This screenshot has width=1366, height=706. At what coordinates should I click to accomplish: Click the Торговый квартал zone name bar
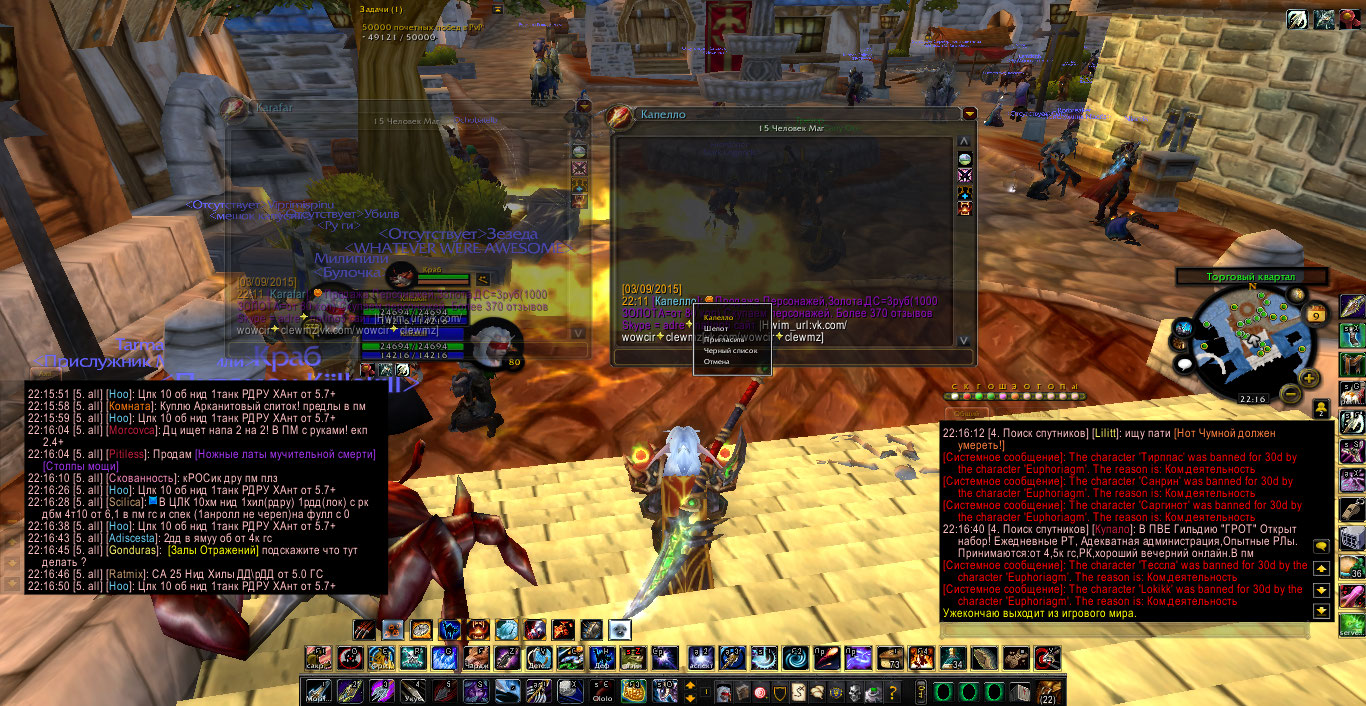pos(1251,276)
